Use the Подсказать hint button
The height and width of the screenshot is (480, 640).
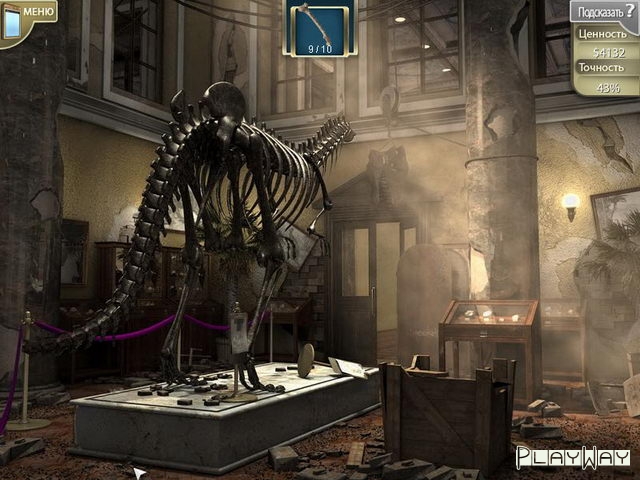pyautogui.click(x=603, y=11)
